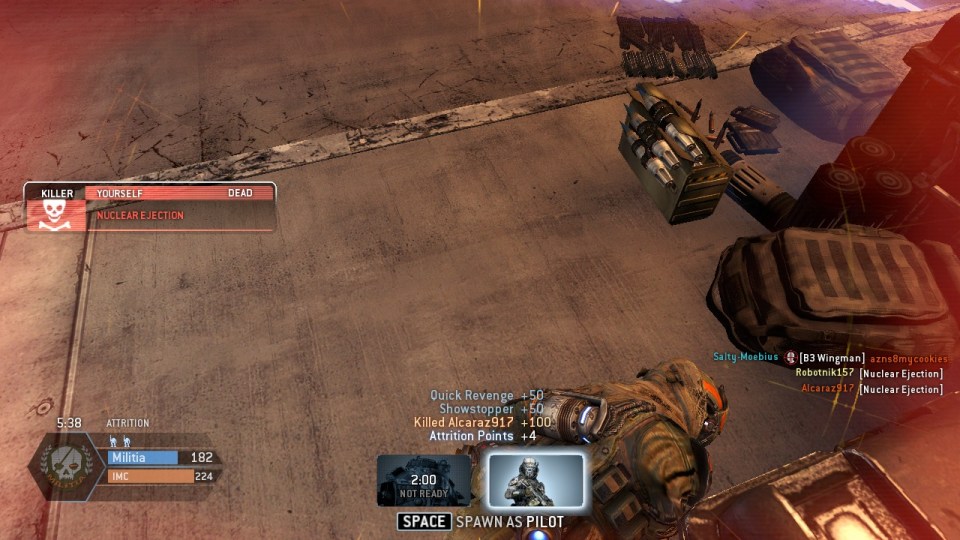Select the Robotnik157 Nuclear Ejection kill feed row

pyautogui.click(x=868, y=373)
